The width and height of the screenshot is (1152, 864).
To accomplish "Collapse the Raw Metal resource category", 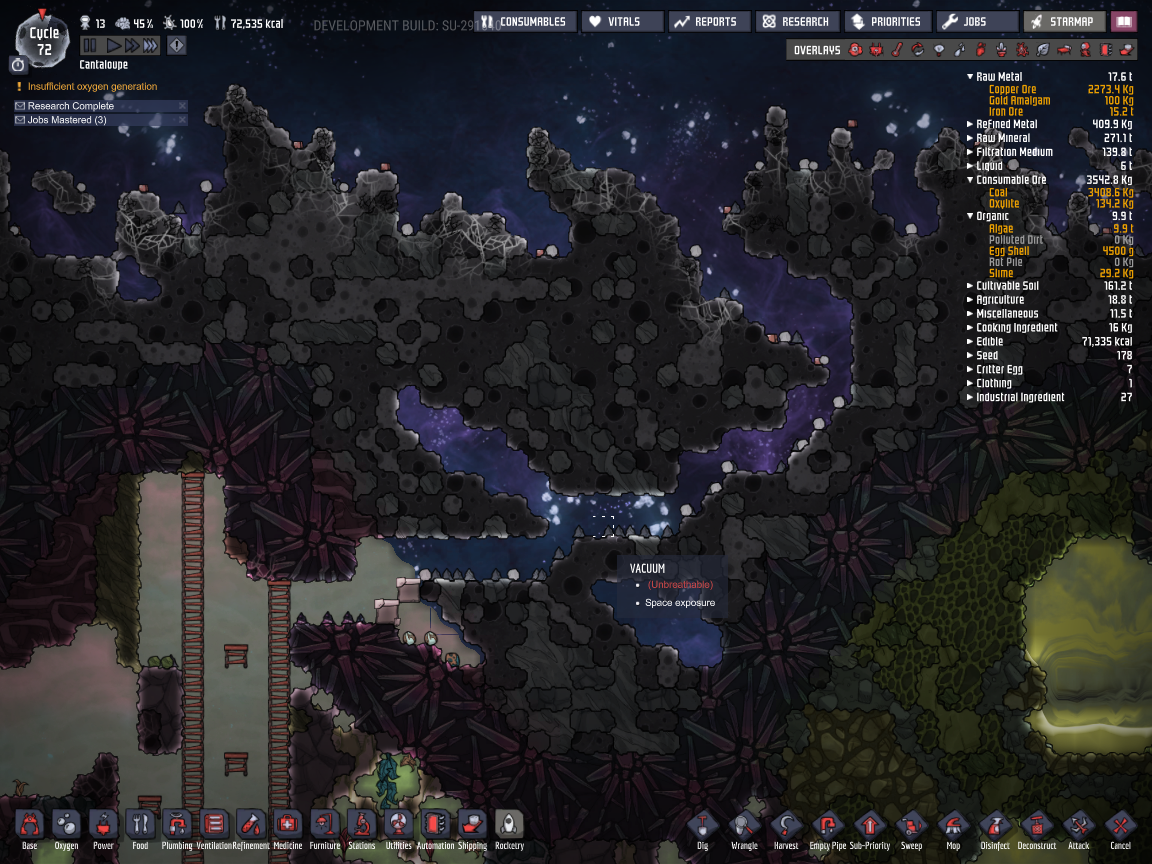I will tap(970, 76).
